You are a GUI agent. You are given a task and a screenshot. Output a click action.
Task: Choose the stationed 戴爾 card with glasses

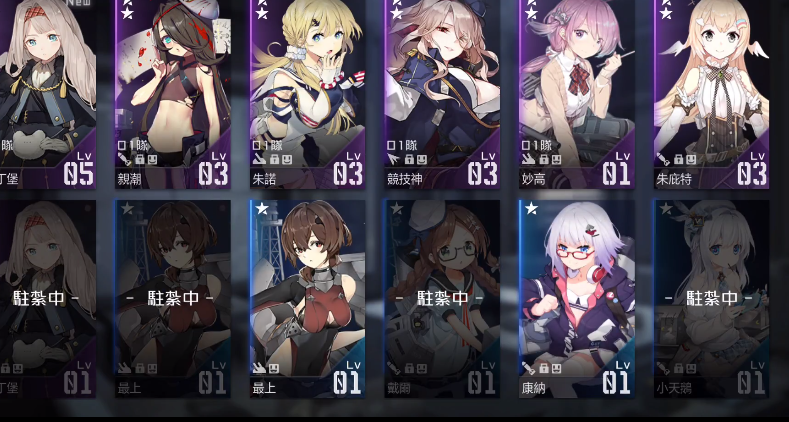point(442,298)
